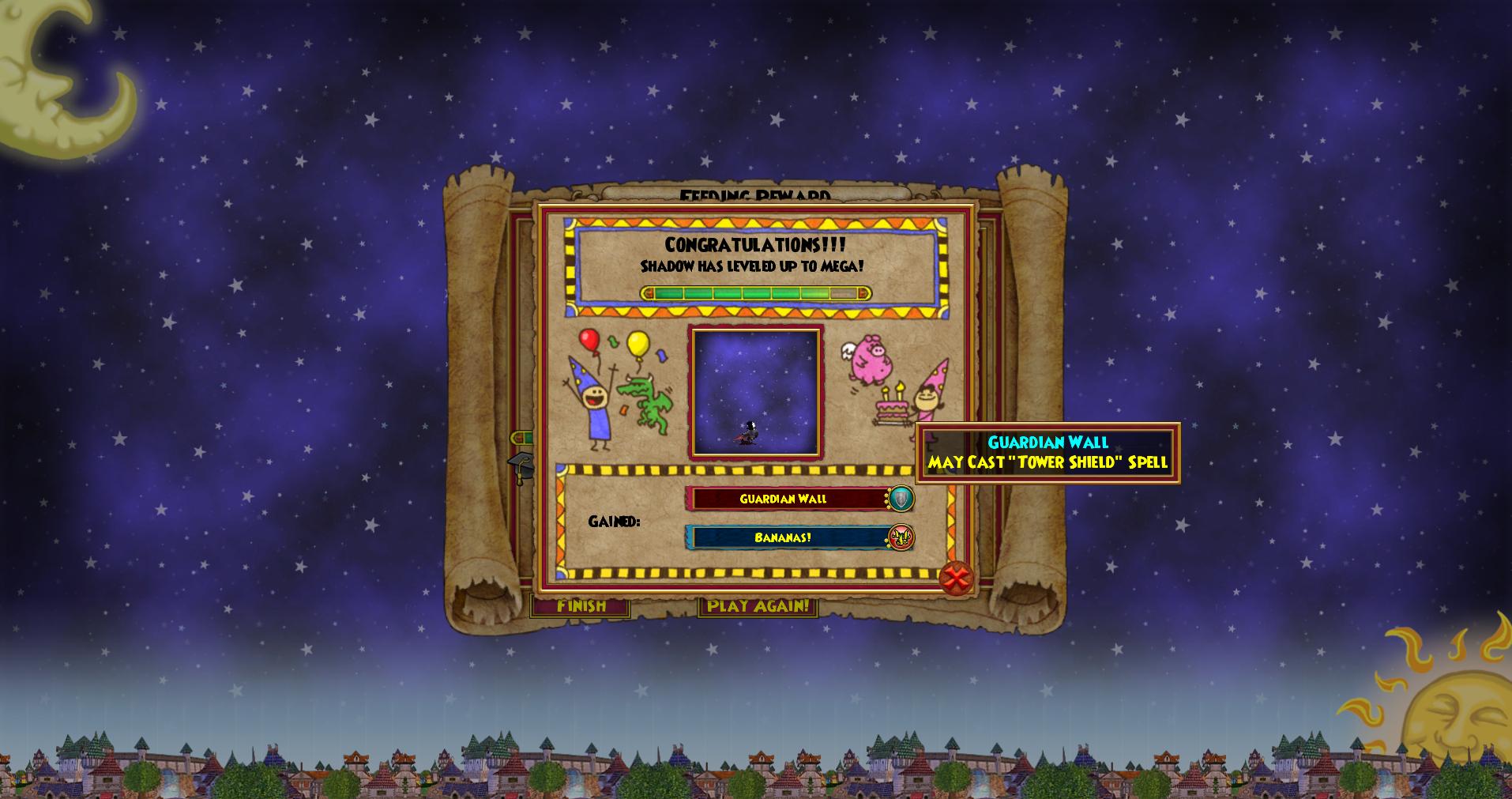The image size is (1512, 799).
Task: Close the level-up congratulations popup
Action: [x=956, y=579]
